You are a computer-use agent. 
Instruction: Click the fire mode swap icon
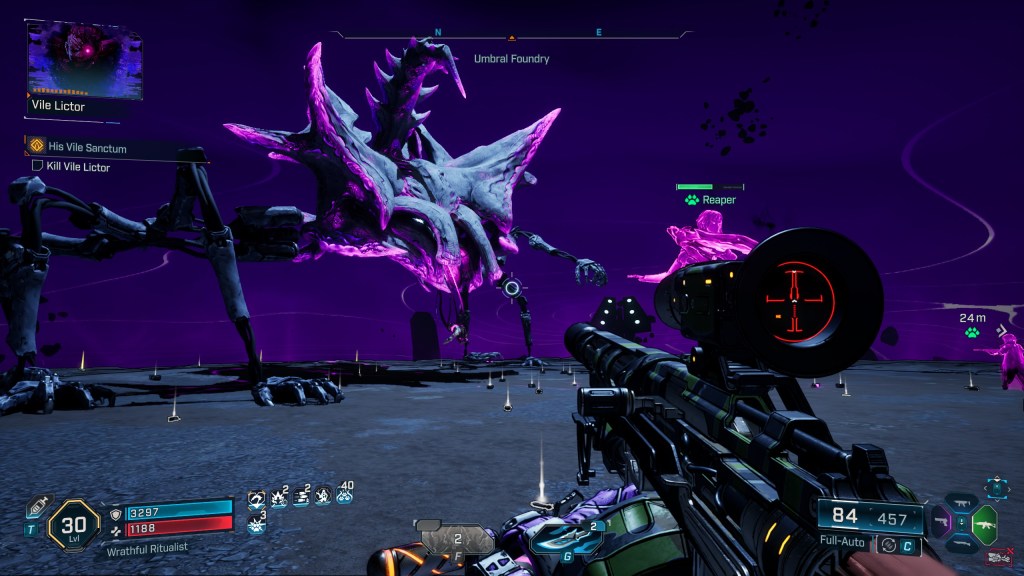coord(886,545)
